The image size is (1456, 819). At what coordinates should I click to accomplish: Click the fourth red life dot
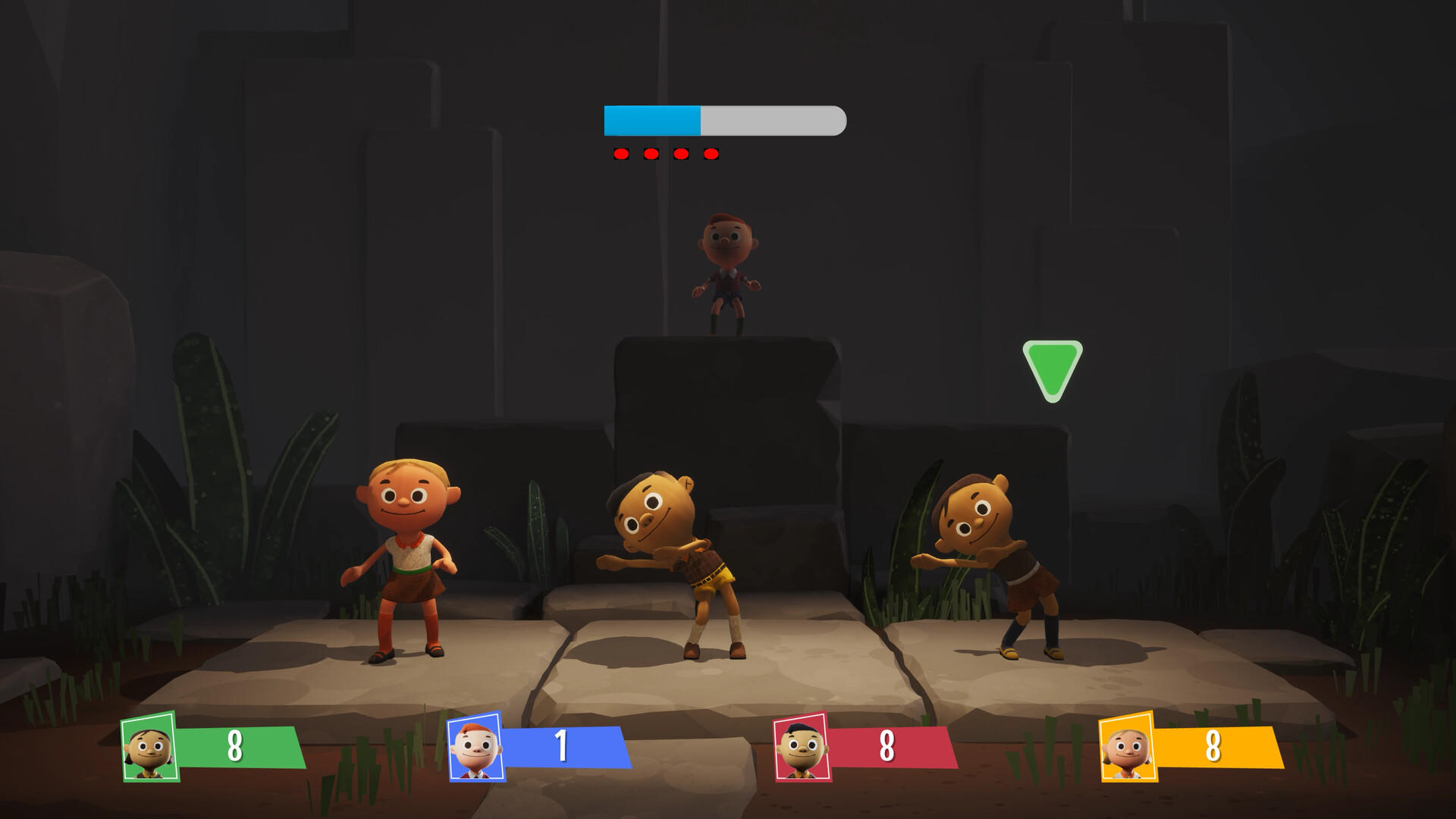click(x=711, y=153)
